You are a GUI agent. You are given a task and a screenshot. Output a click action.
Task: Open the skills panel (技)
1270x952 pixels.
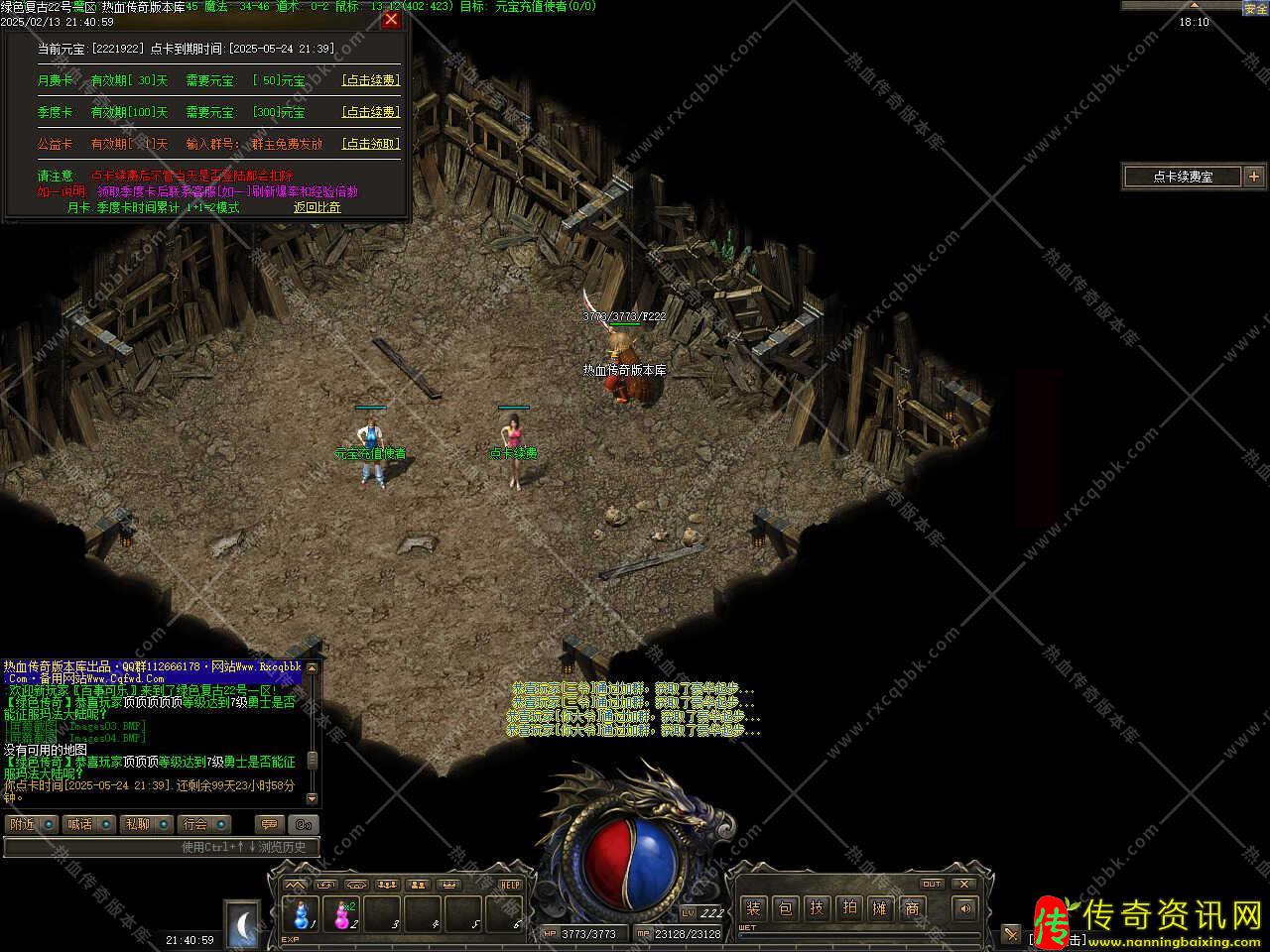(x=817, y=907)
